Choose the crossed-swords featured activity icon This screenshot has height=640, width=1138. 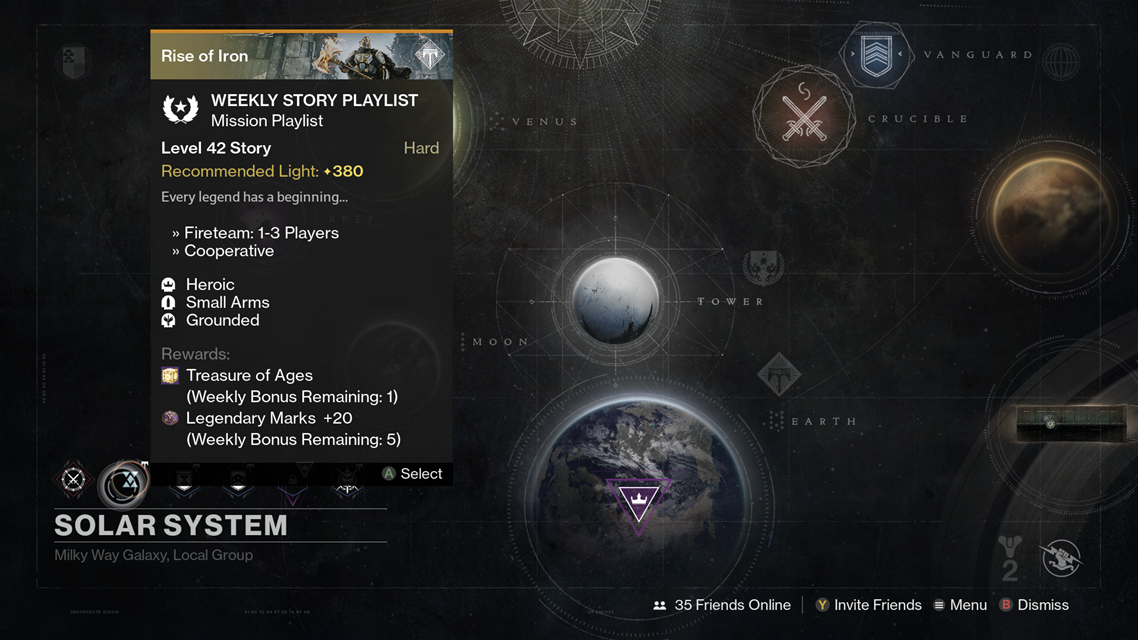(73, 480)
